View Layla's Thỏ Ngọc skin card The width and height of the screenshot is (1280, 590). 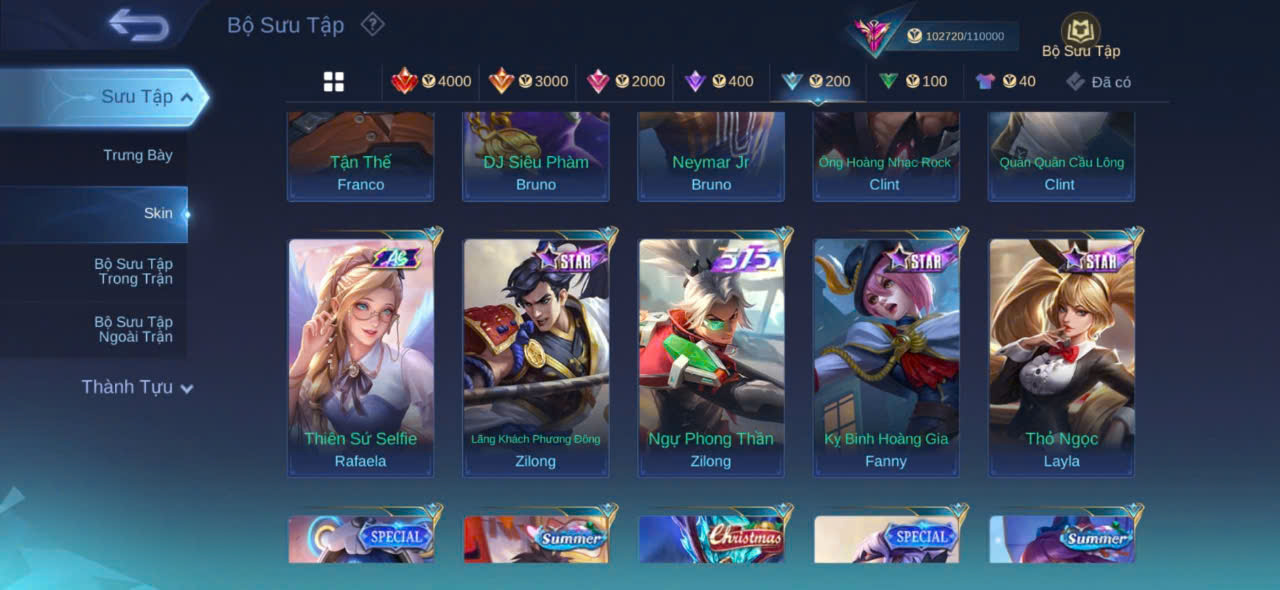(x=1061, y=357)
